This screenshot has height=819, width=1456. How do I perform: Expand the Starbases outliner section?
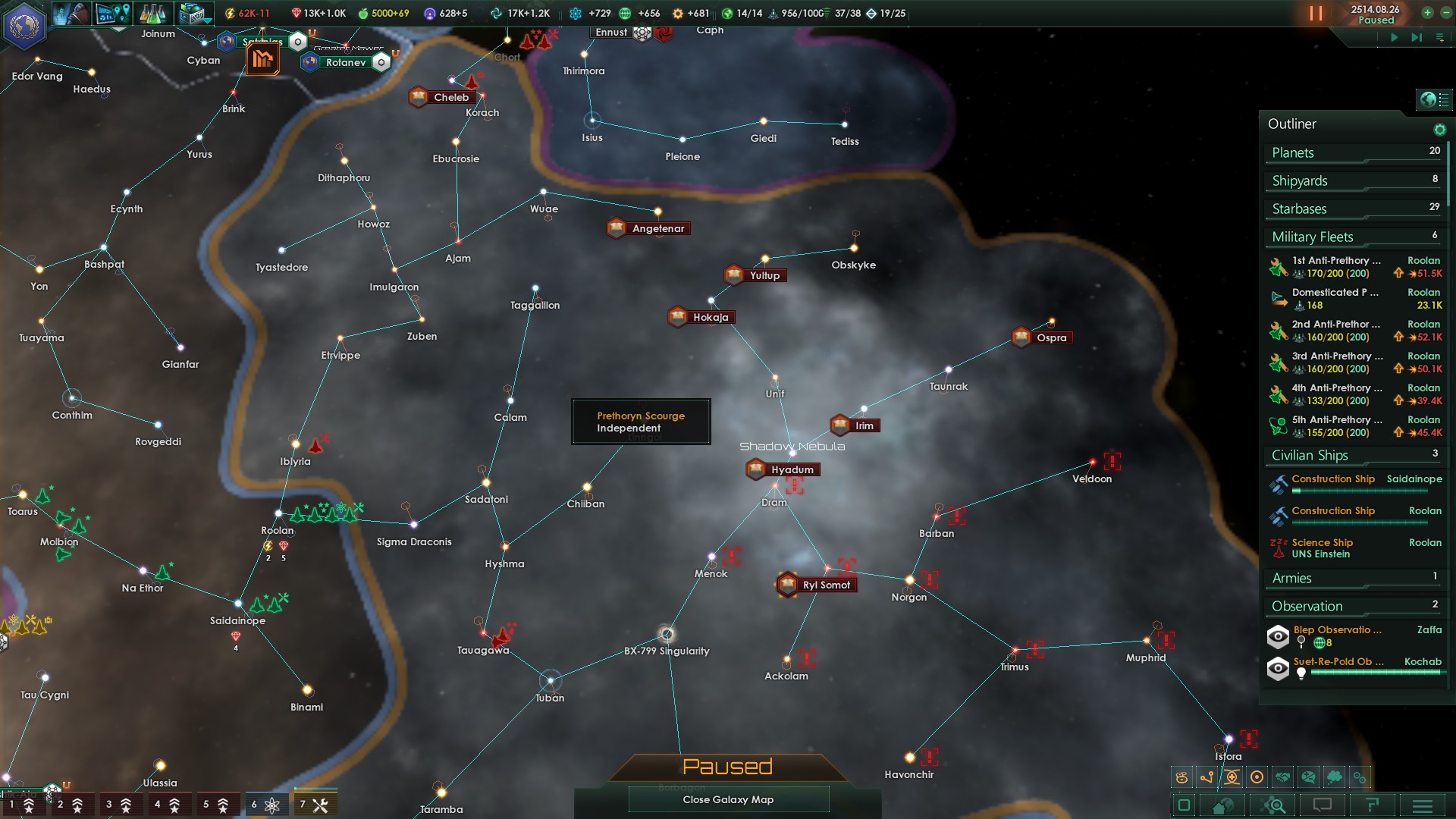coord(1298,209)
